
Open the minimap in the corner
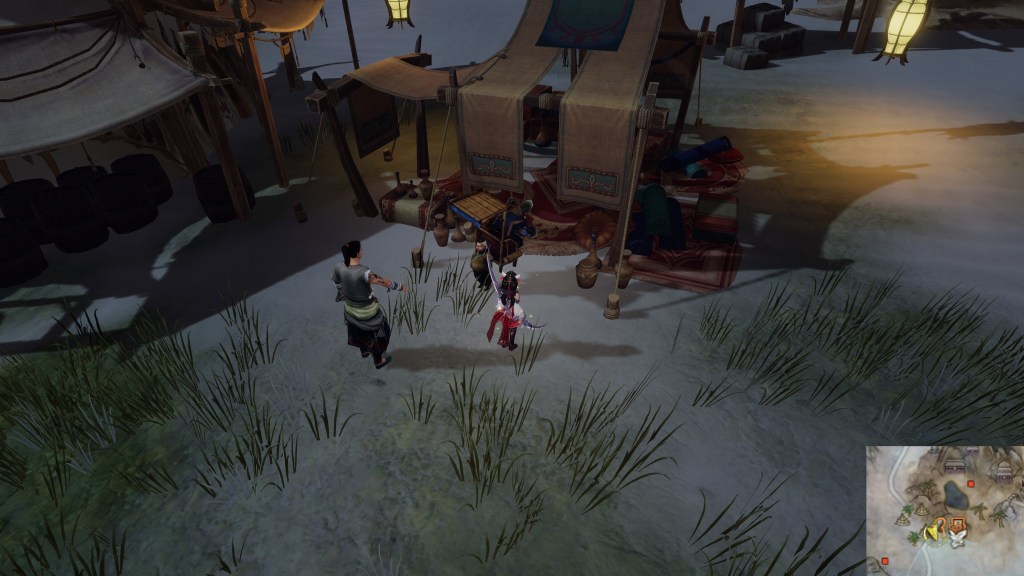(944, 510)
